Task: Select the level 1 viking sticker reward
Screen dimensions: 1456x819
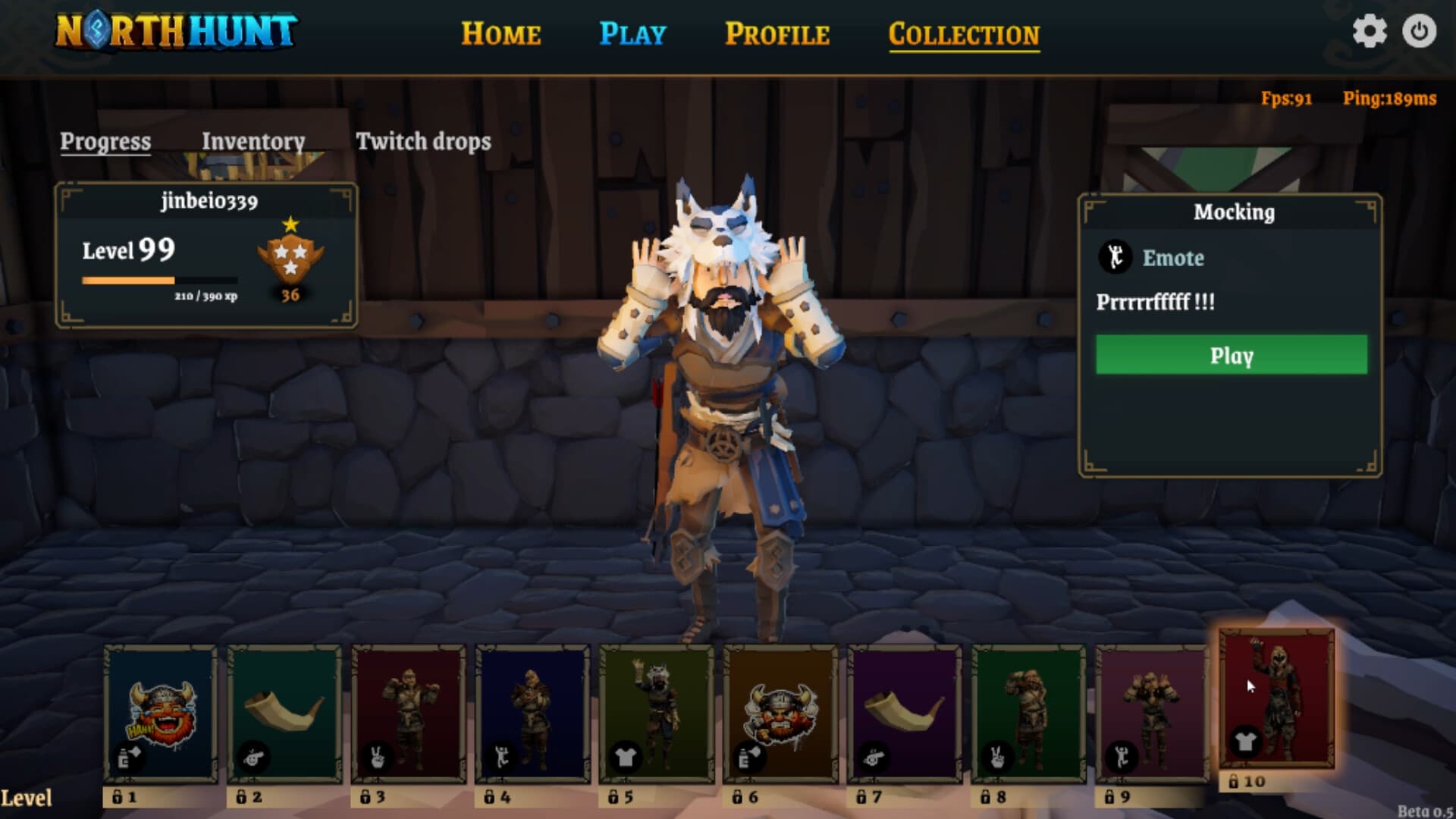Action: tap(161, 714)
